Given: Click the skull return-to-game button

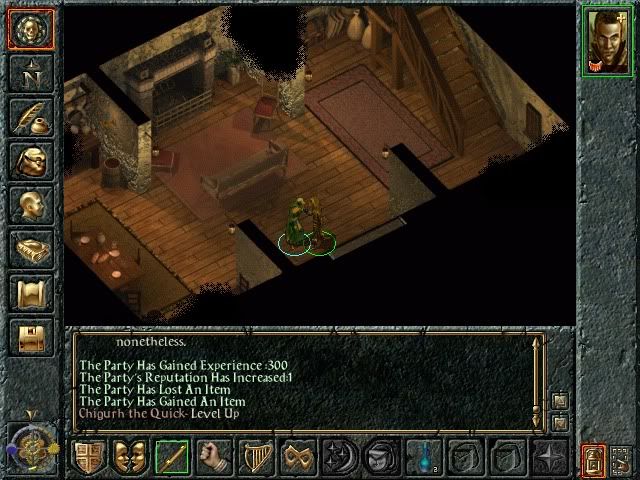Looking at the screenshot, I should 29,29.
